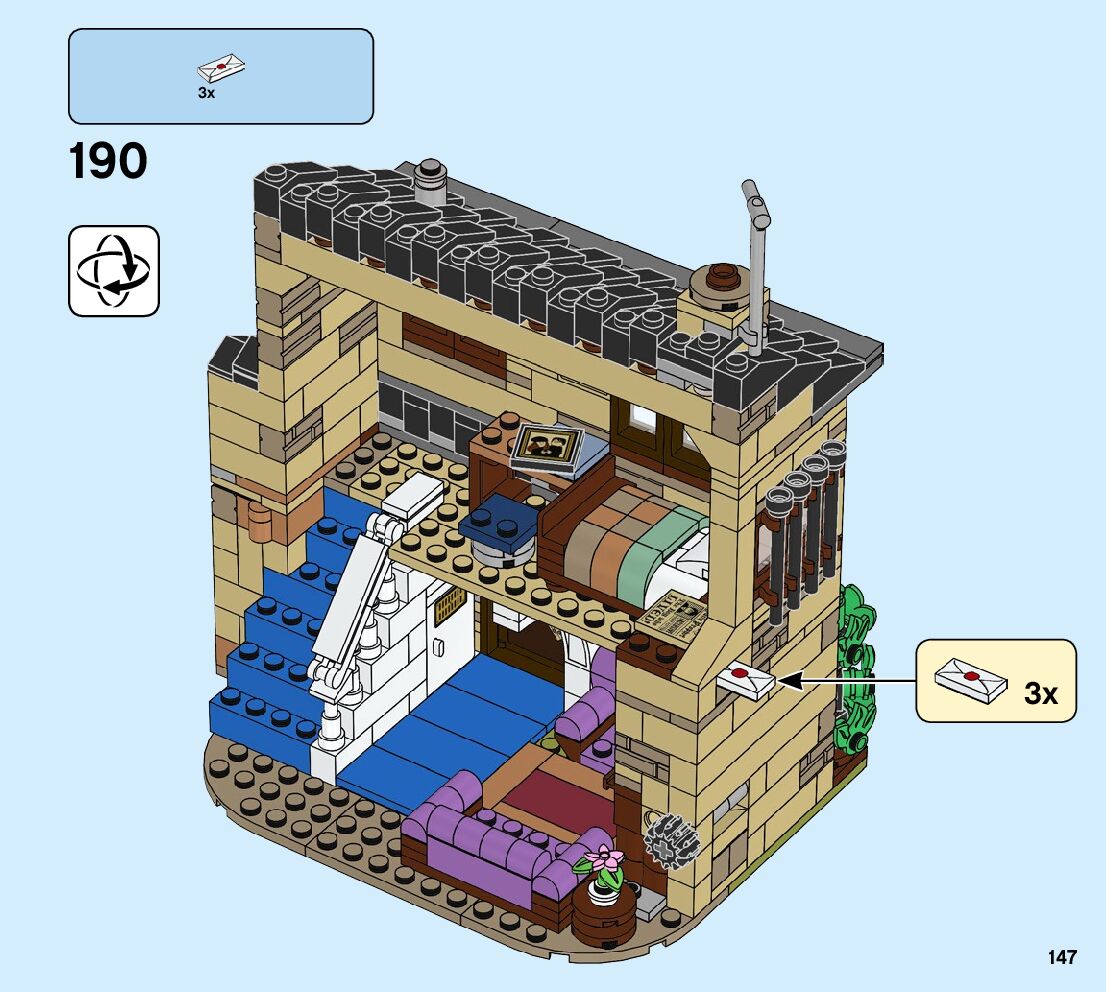Screen dimensions: 1106x992
Task: Select the 3x envelope parts box under step 190
Action: pos(220,76)
